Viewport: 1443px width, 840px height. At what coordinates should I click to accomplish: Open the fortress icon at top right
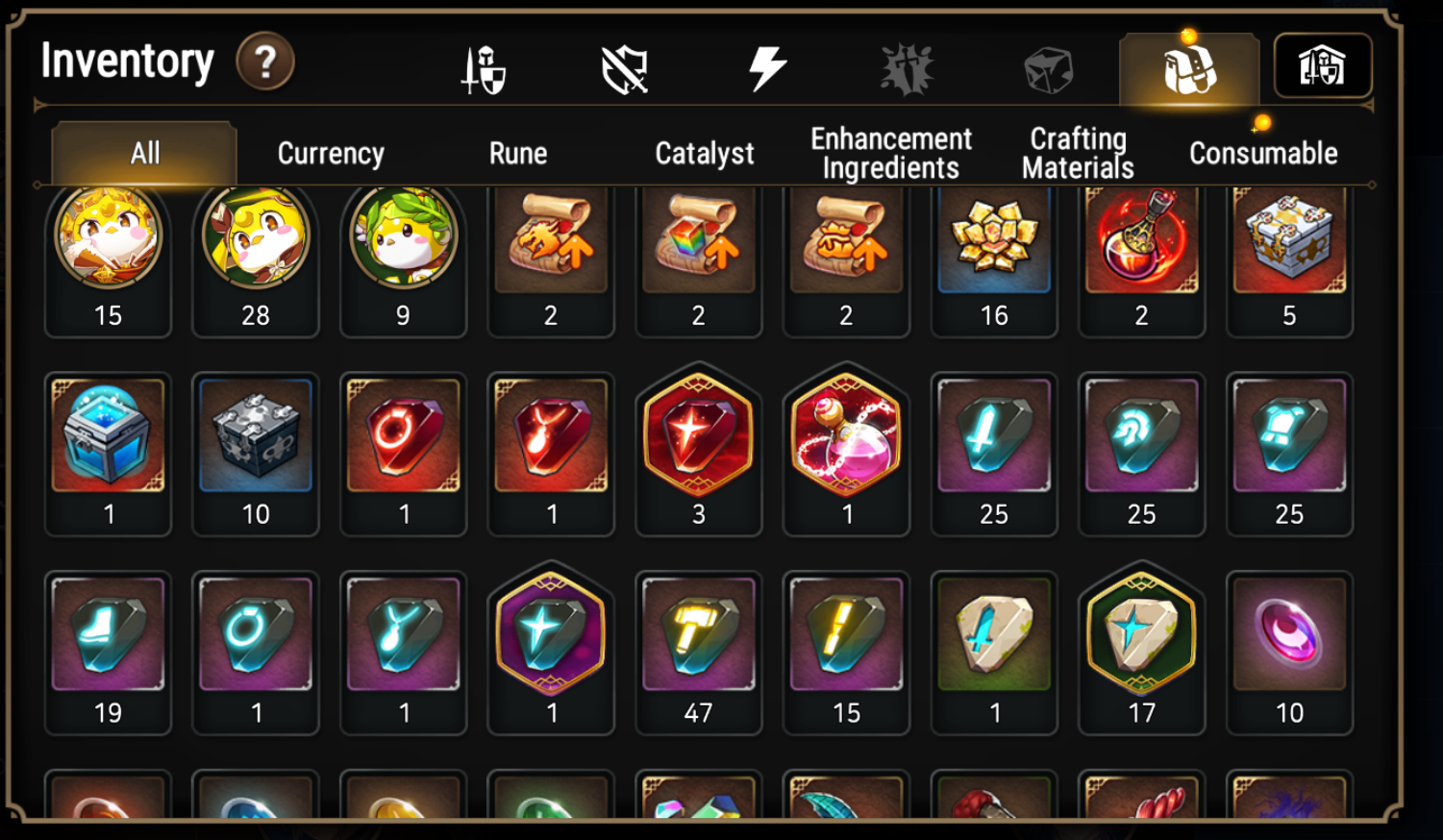coord(1325,65)
